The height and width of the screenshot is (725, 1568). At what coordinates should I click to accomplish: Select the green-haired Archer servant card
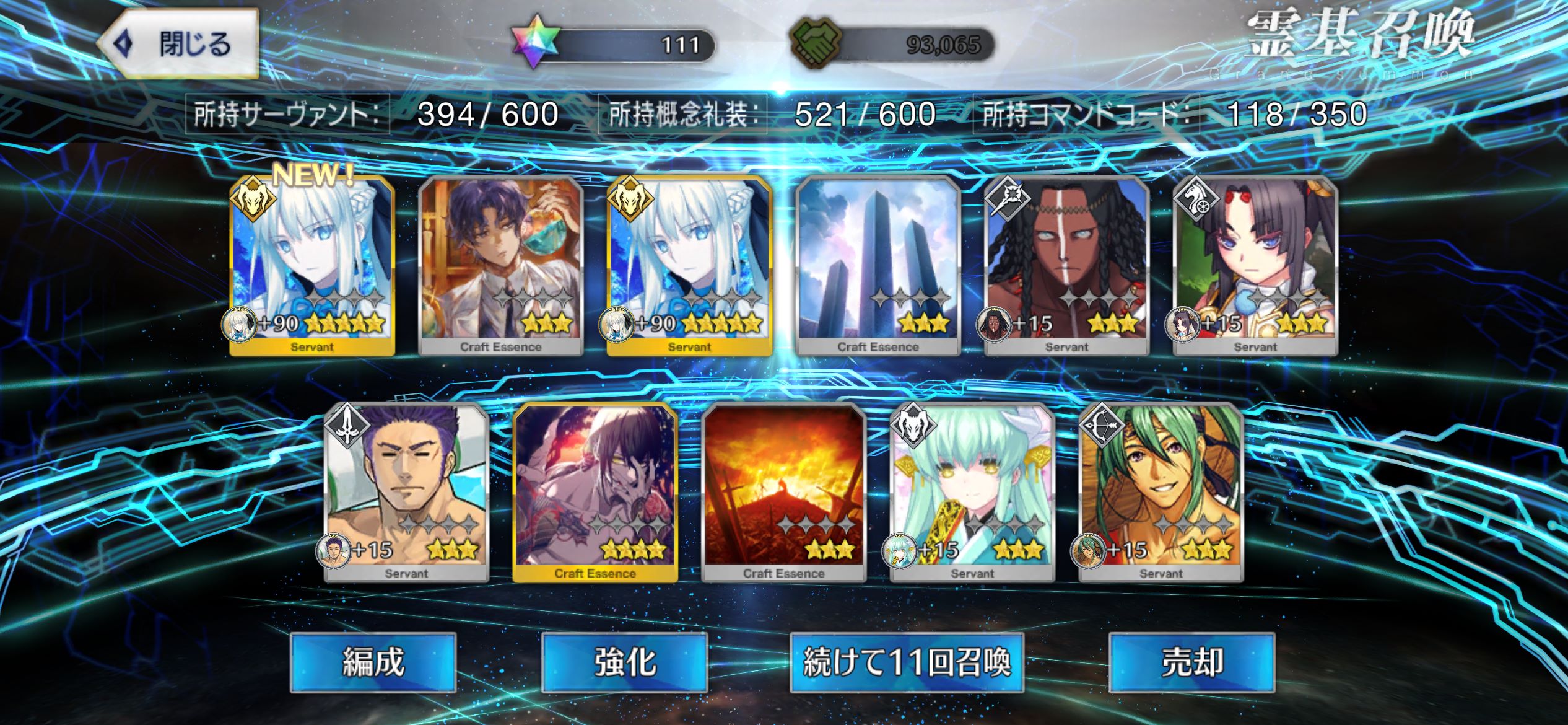(x=1161, y=493)
